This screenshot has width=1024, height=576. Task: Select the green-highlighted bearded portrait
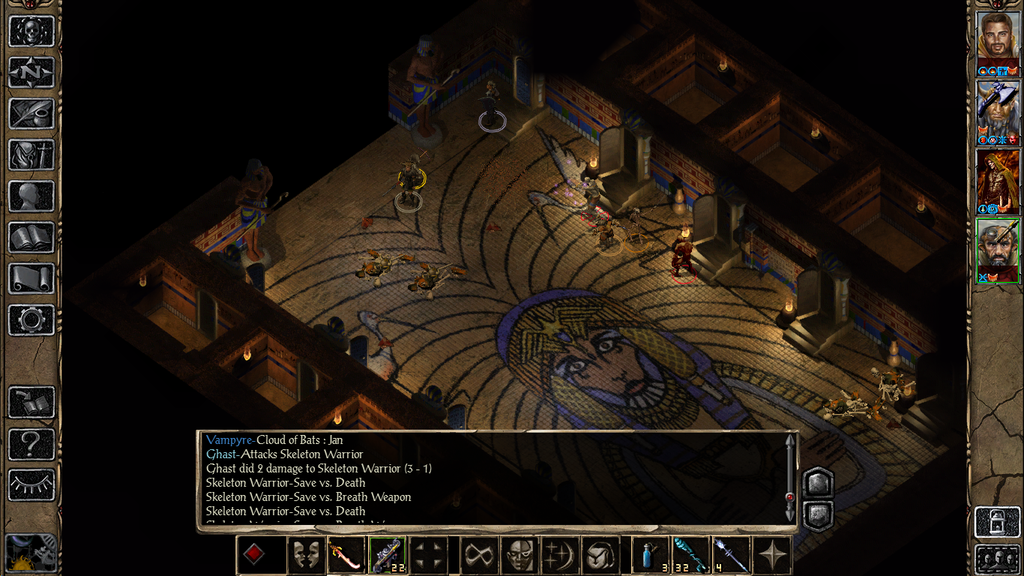pos(997,246)
